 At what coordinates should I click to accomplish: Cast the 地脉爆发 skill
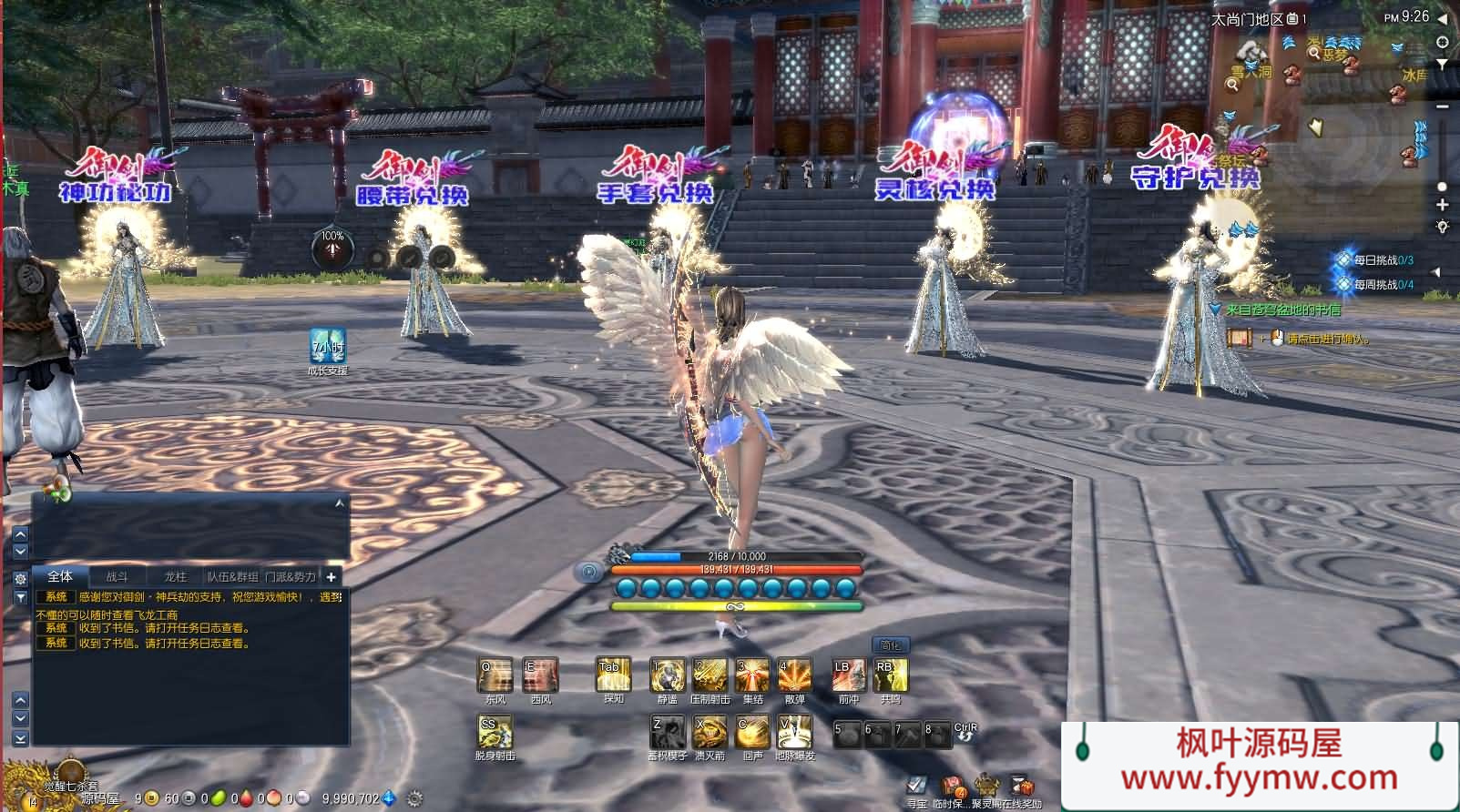pyautogui.click(x=794, y=732)
